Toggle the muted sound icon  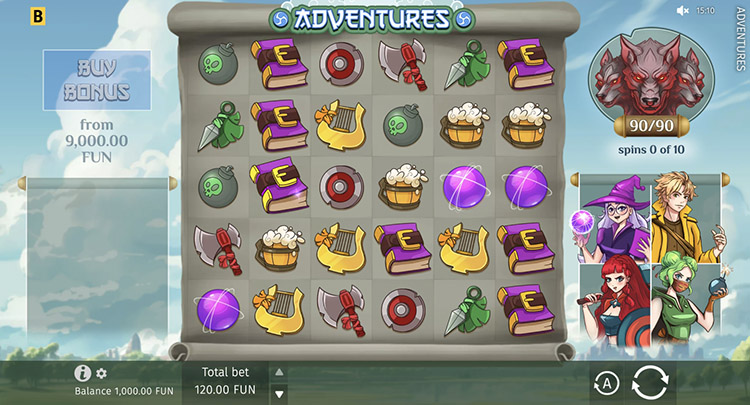[x=684, y=11]
